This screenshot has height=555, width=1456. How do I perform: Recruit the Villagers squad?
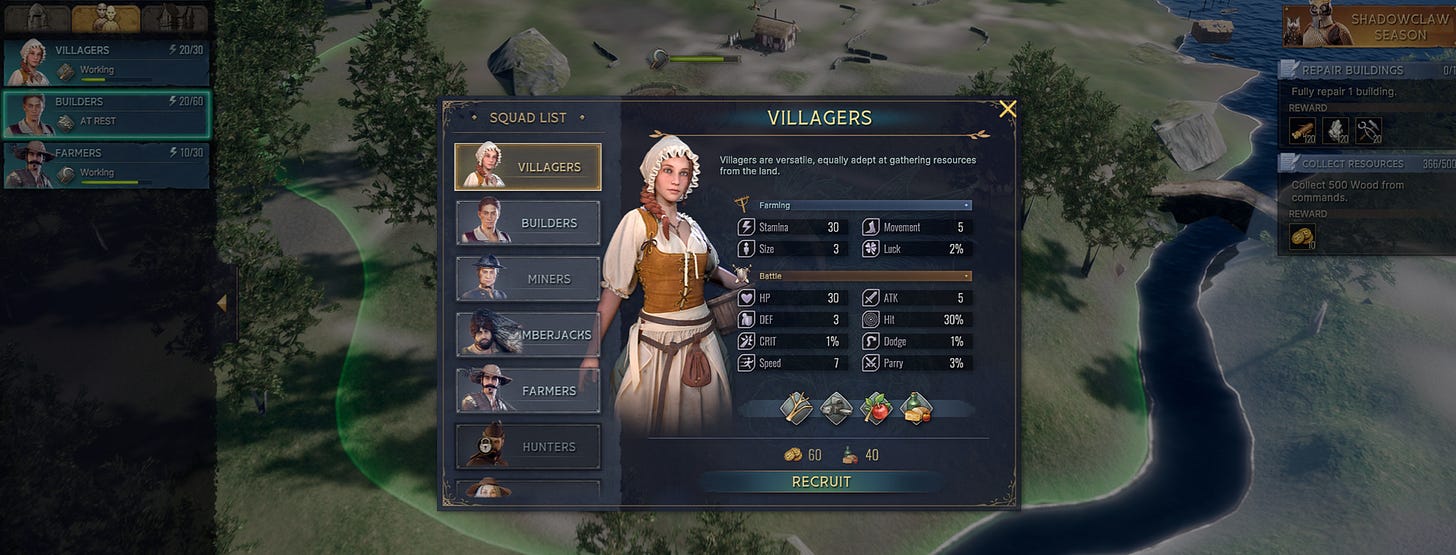coord(821,482)
